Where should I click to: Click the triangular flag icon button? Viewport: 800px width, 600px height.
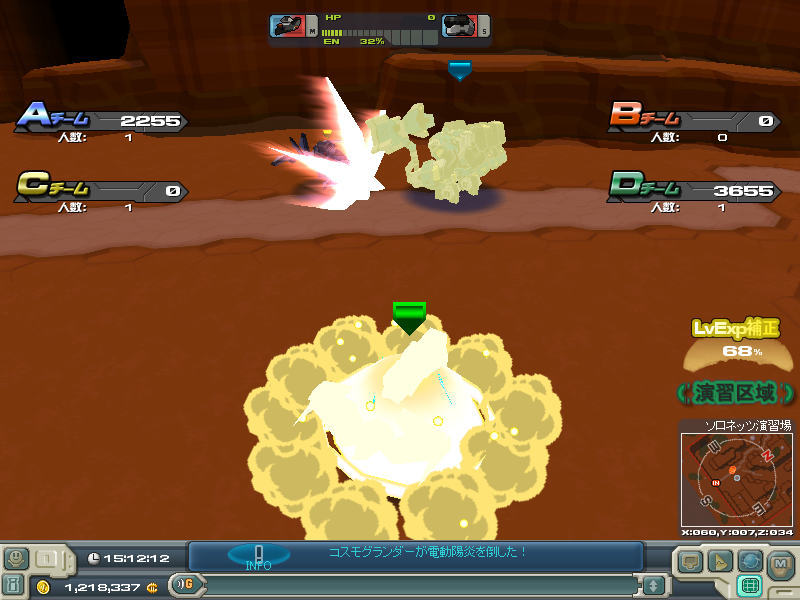point(720,562)
